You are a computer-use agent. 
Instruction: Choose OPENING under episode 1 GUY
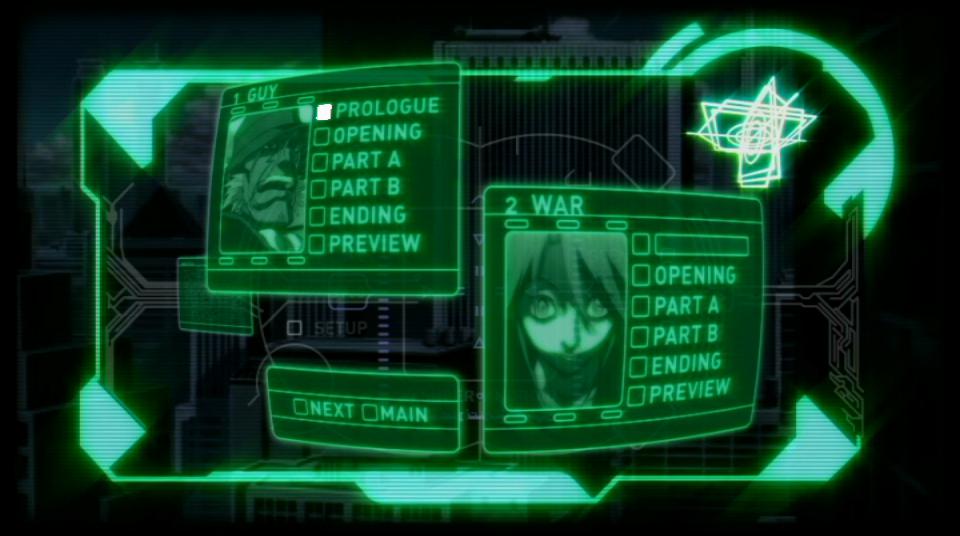pyautogui.click(x=377, y=134)
